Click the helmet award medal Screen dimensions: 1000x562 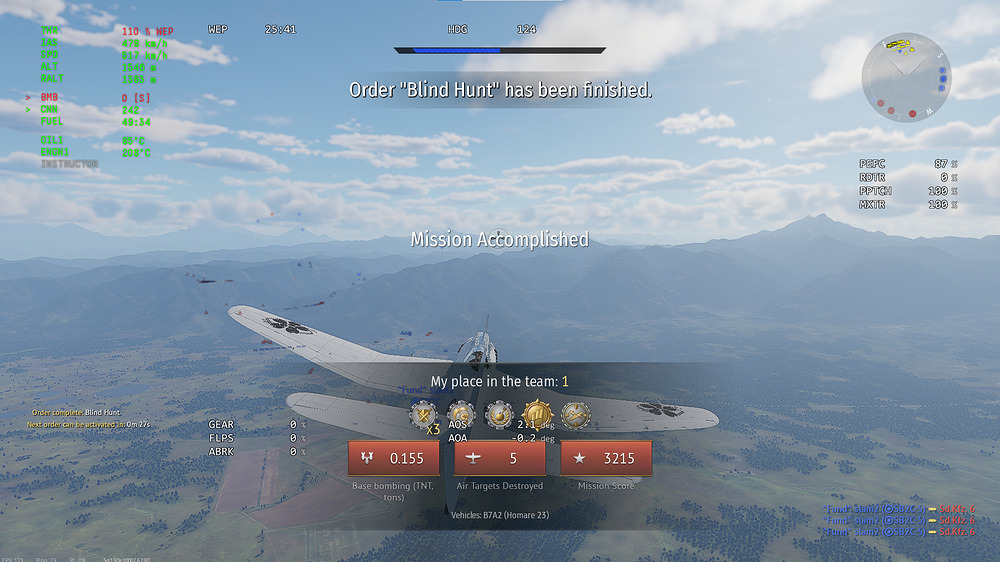460,414
